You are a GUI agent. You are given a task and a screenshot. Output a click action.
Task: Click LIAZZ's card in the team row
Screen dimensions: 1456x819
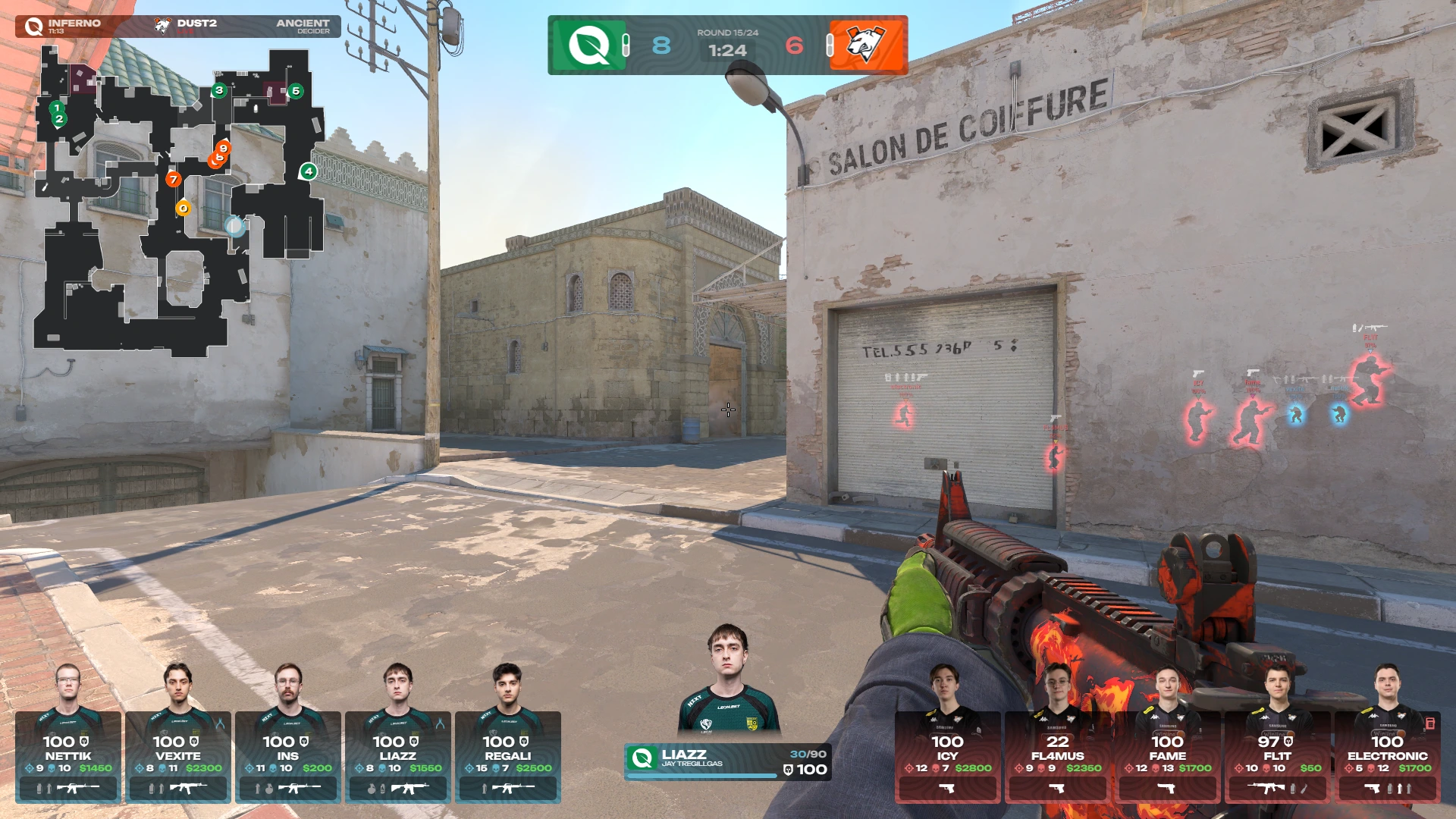click(398, 756)
